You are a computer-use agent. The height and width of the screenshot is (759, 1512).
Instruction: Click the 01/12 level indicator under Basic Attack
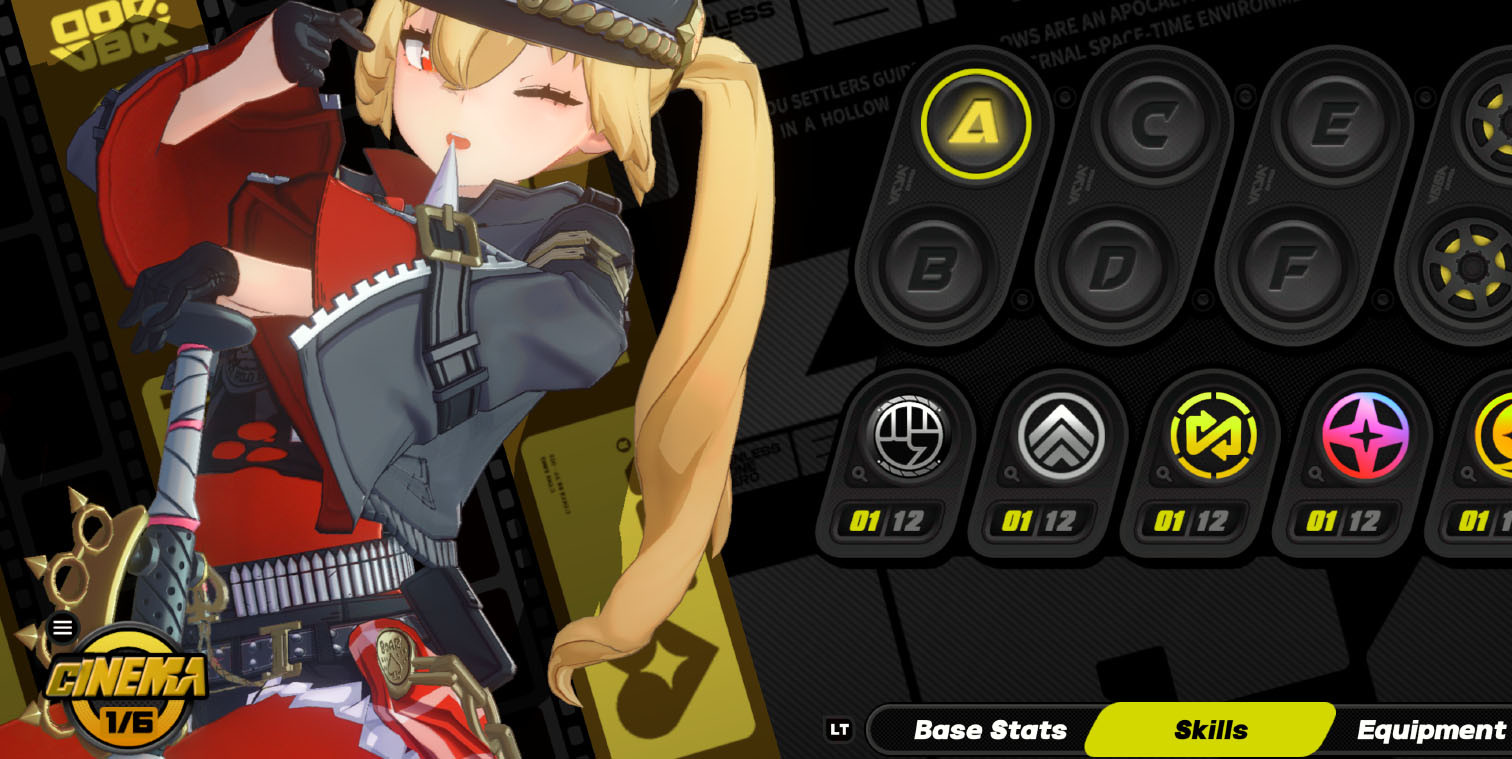point(888,521)
